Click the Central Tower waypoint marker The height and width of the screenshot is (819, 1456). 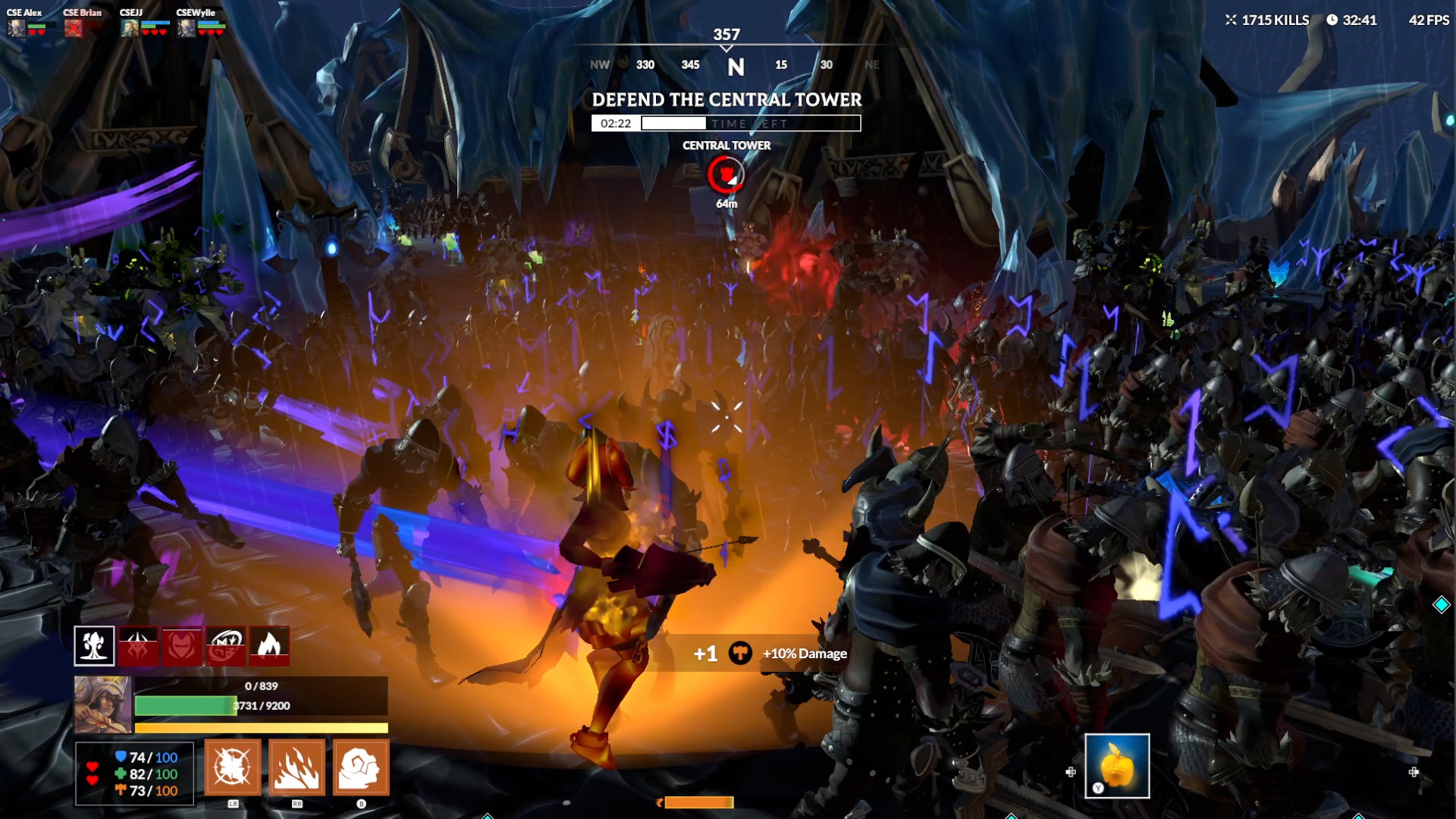(726, 175)
